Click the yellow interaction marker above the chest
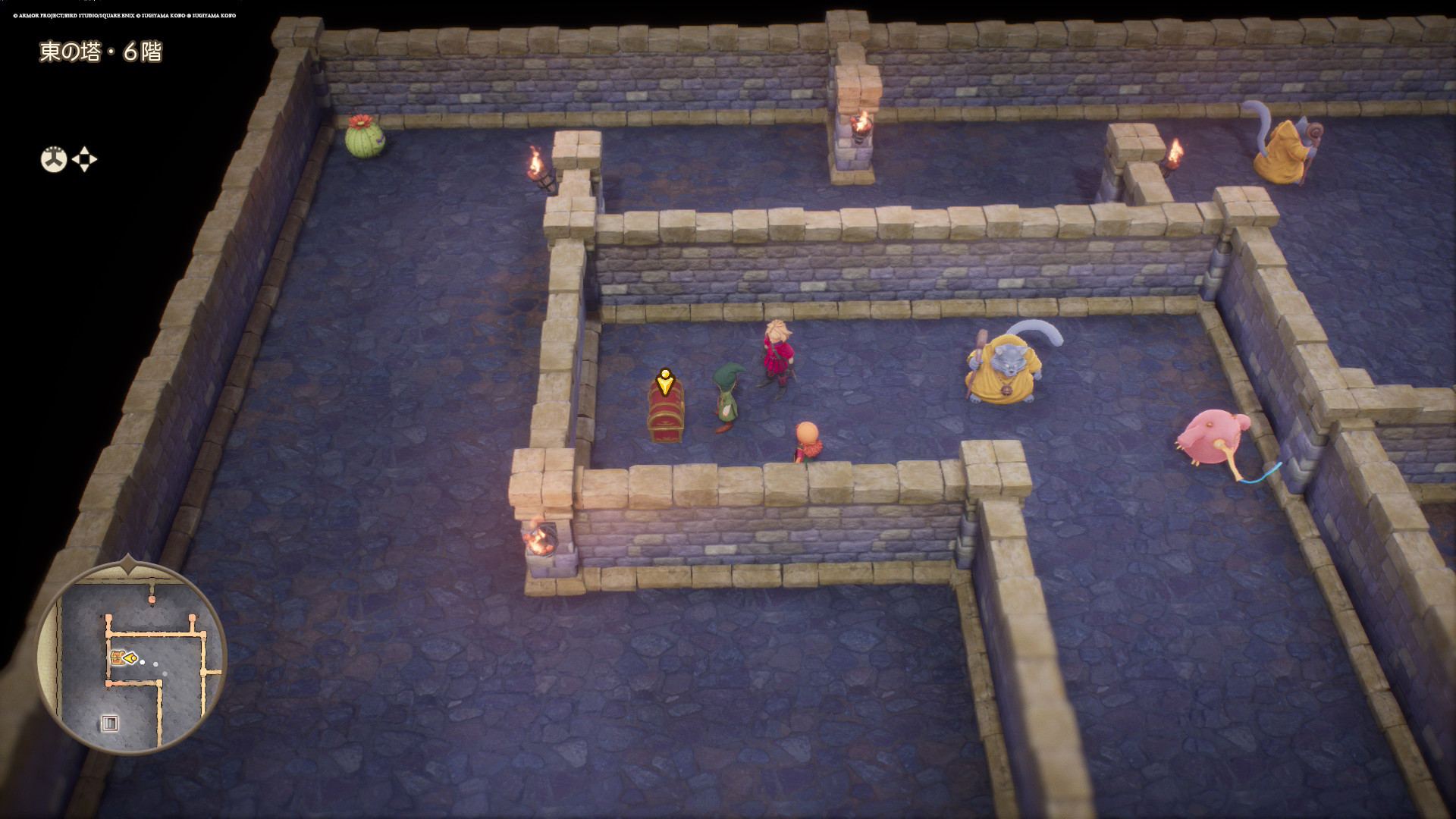The image size is (1456, 819). pos(665,381)
